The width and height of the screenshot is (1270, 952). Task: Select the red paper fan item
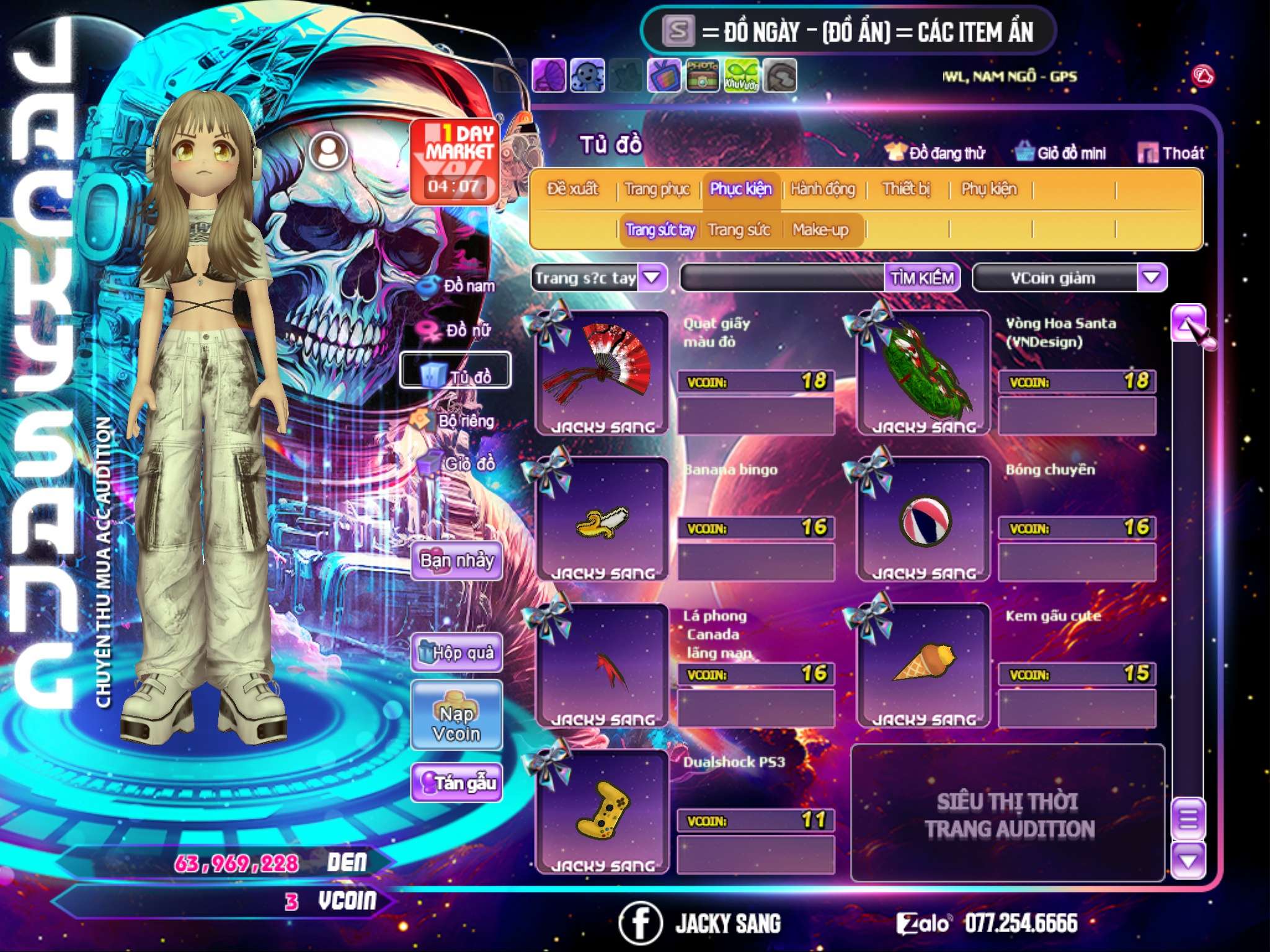[x=601, y=371]
